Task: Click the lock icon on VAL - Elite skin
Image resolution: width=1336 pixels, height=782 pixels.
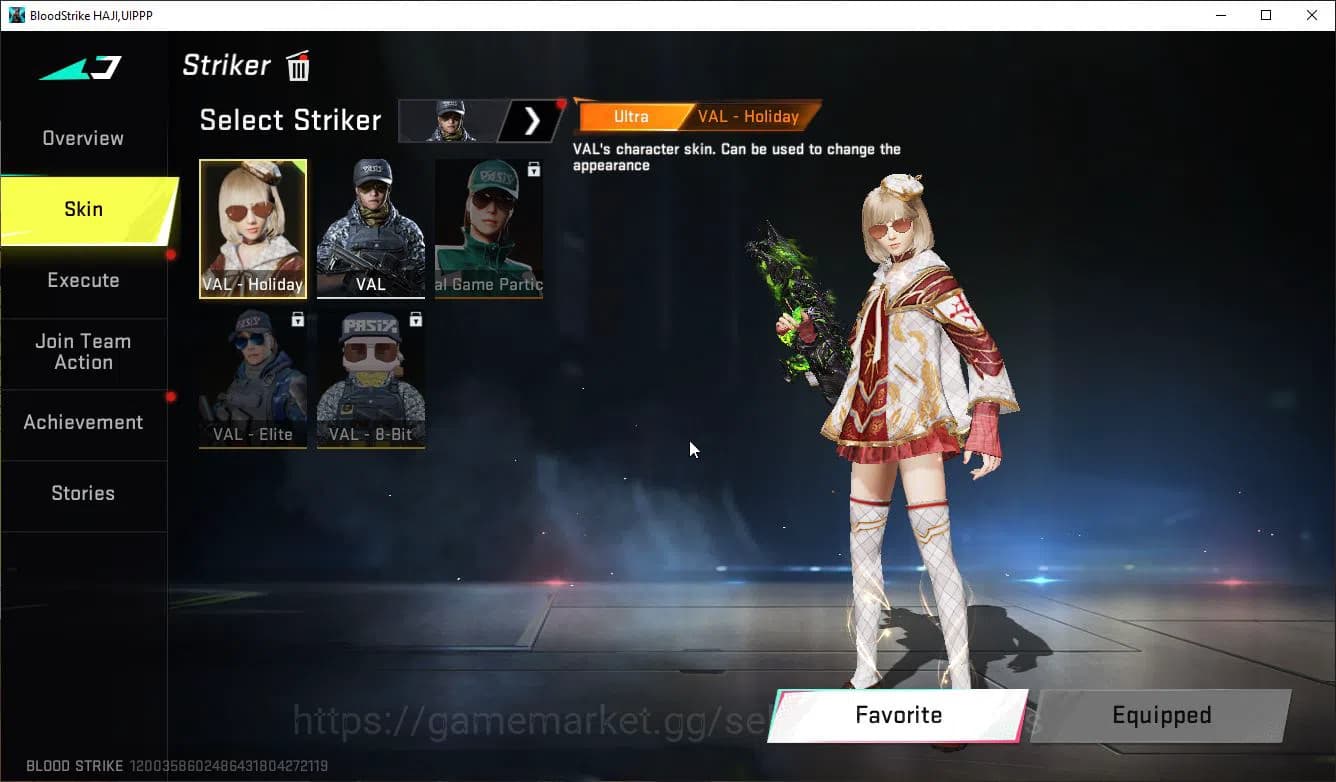Action: (296, 319)
